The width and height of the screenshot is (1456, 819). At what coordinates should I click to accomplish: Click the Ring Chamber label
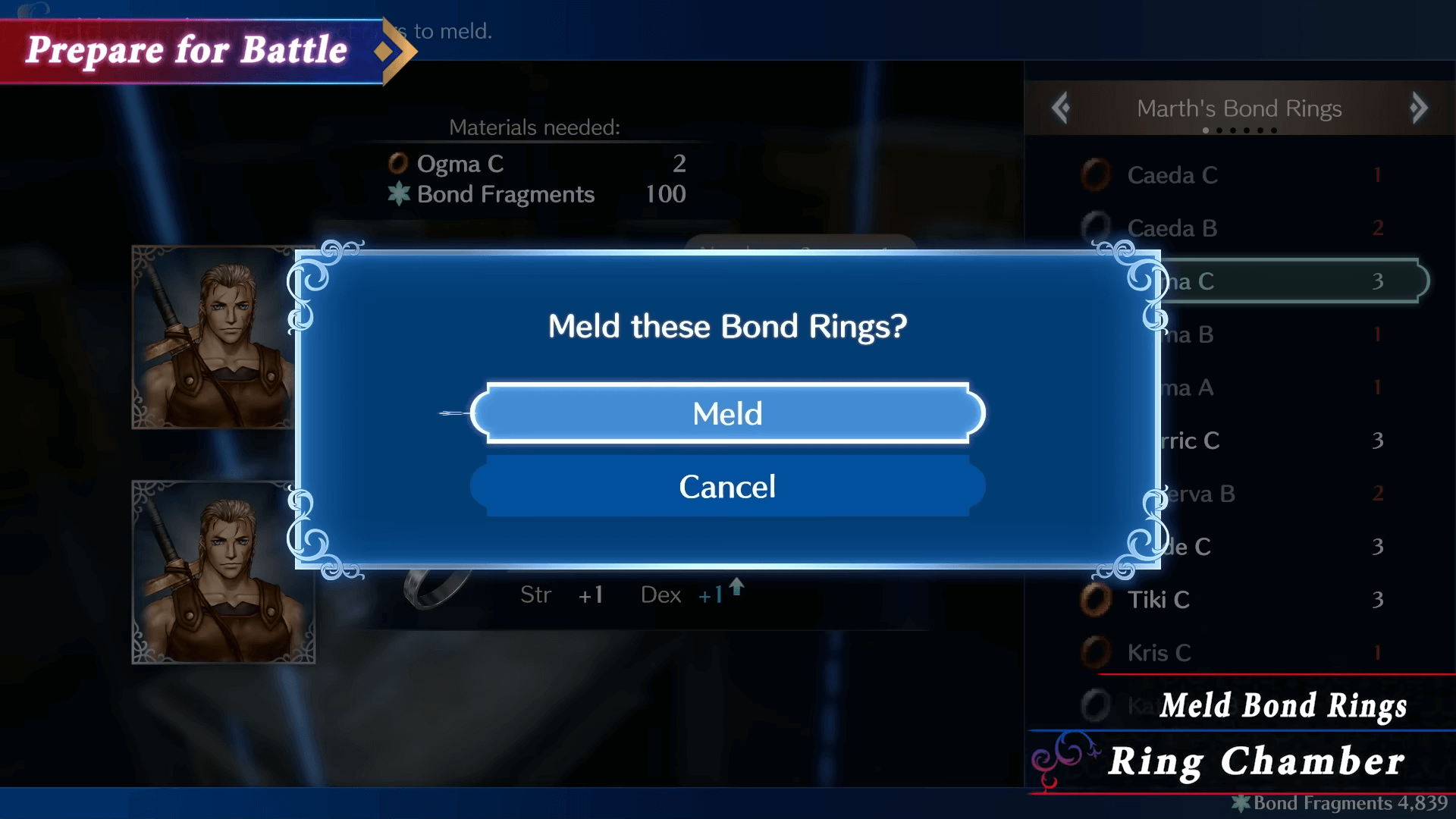point(1259,761)
